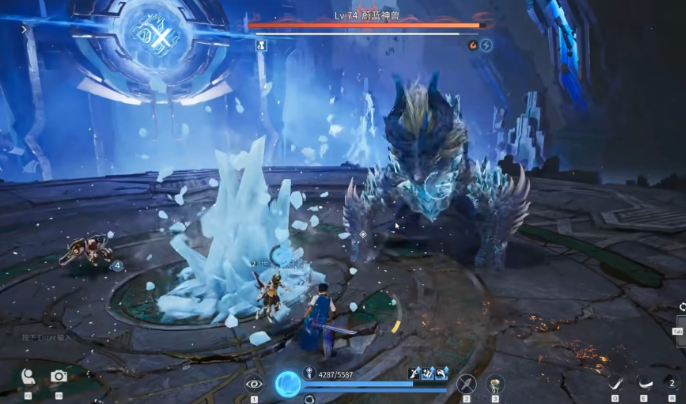The image size is (686, 404).
Task: Expand the arrow at the top-left corner
Action: point(23,30)
